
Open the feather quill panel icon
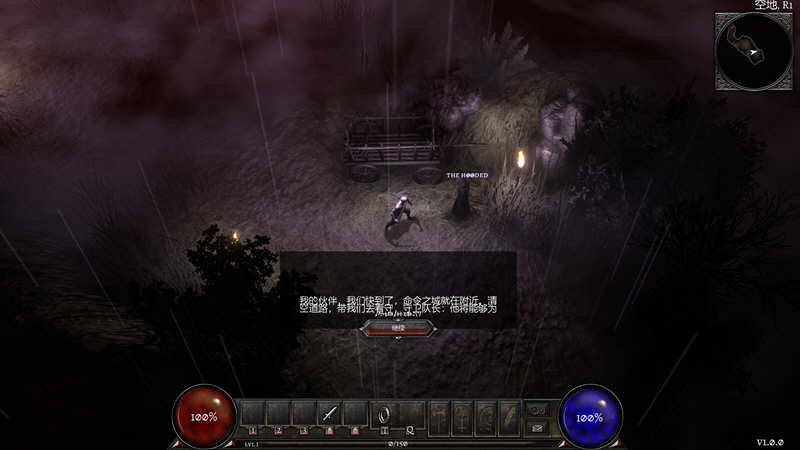pos(509,415)
